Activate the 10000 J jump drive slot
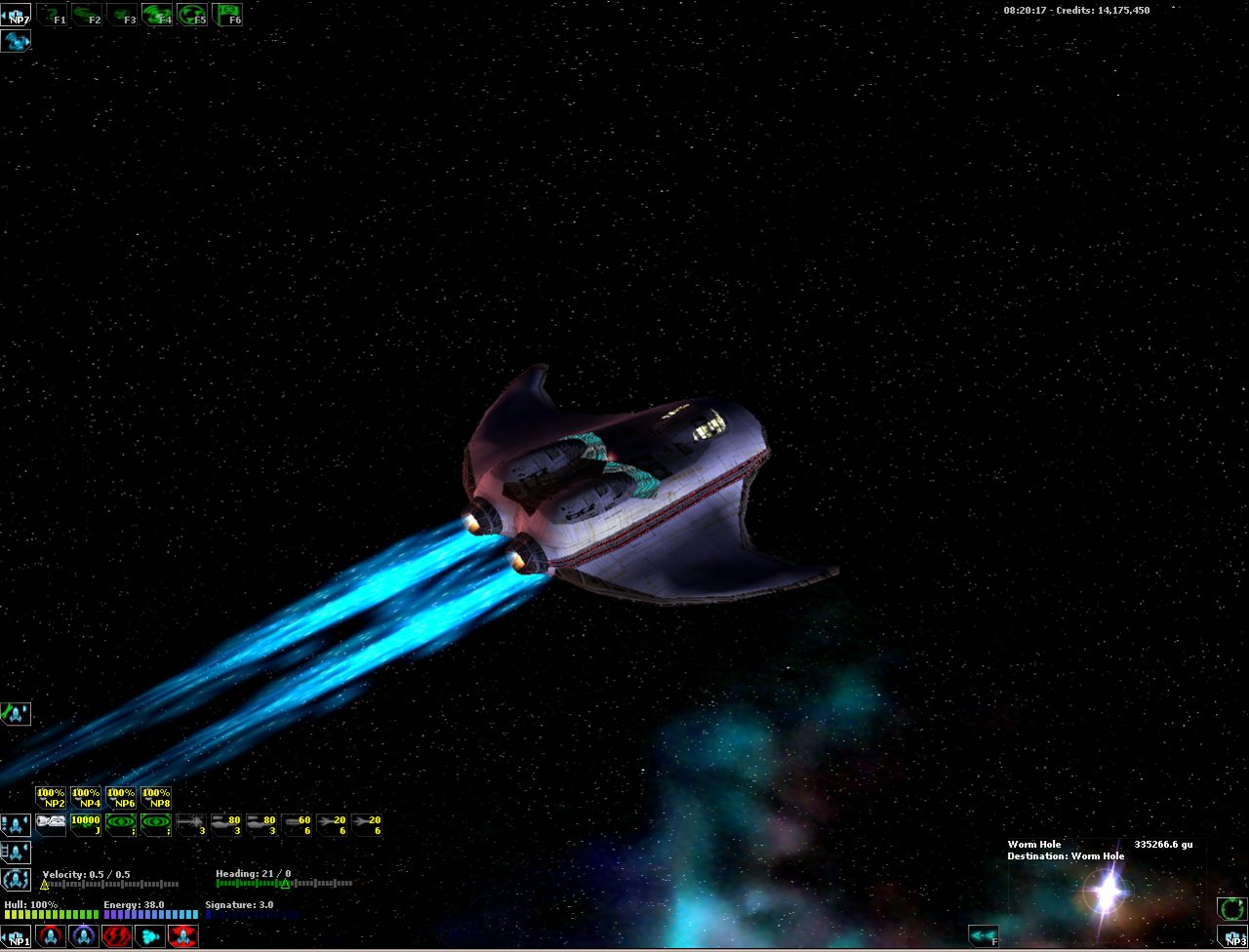This screenshot has height=952, width=1249. tap(86, 825)
